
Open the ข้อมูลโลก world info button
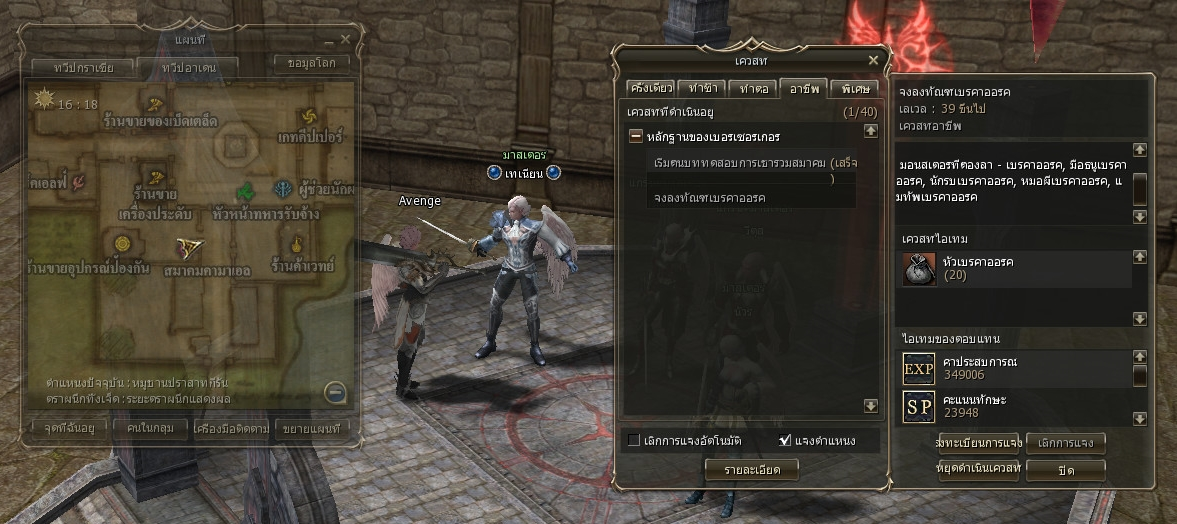point(313,62)
